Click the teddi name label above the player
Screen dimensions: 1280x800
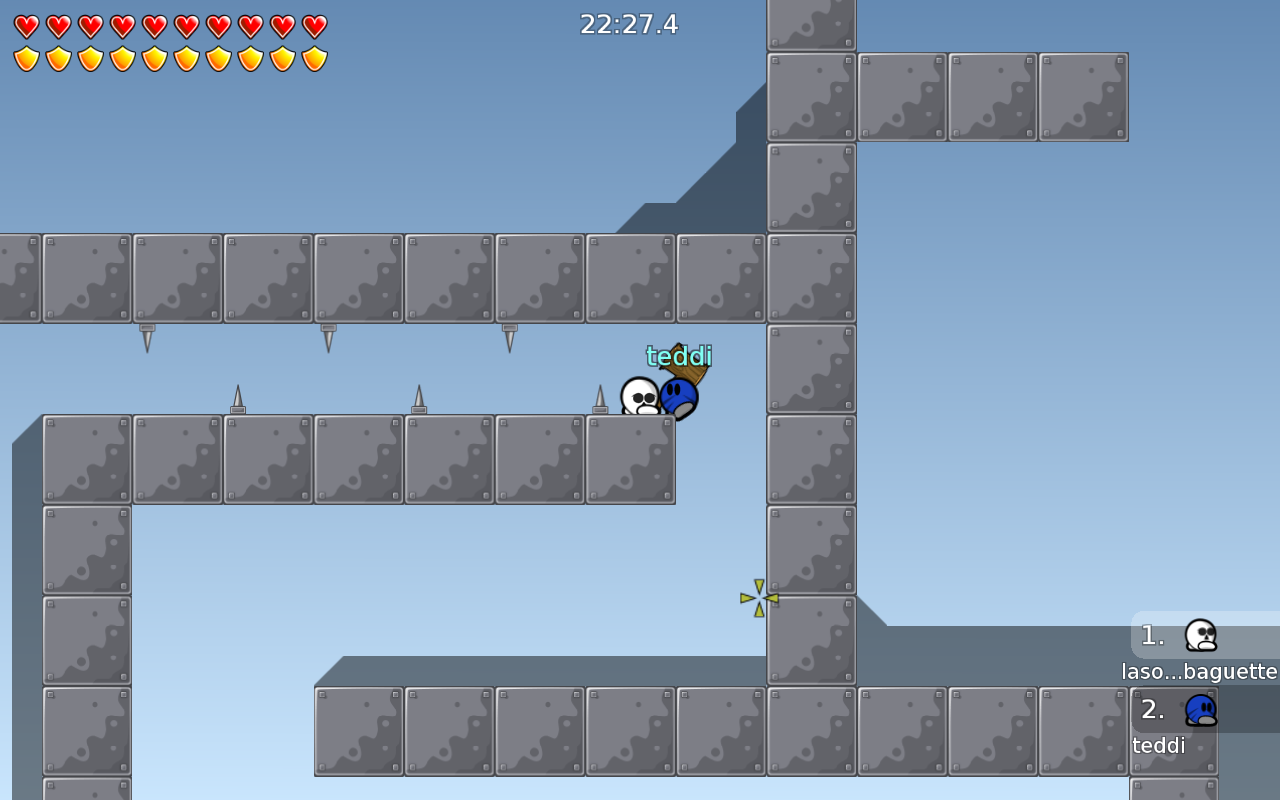[680, 354]
